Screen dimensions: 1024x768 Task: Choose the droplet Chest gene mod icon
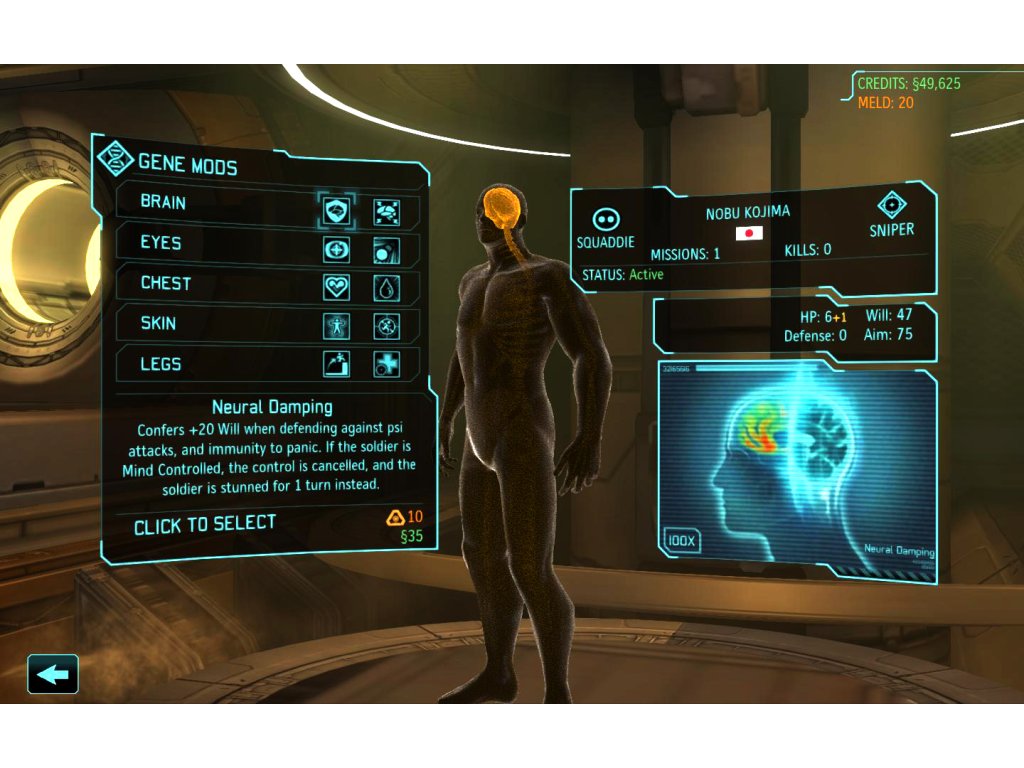(387, 288)
